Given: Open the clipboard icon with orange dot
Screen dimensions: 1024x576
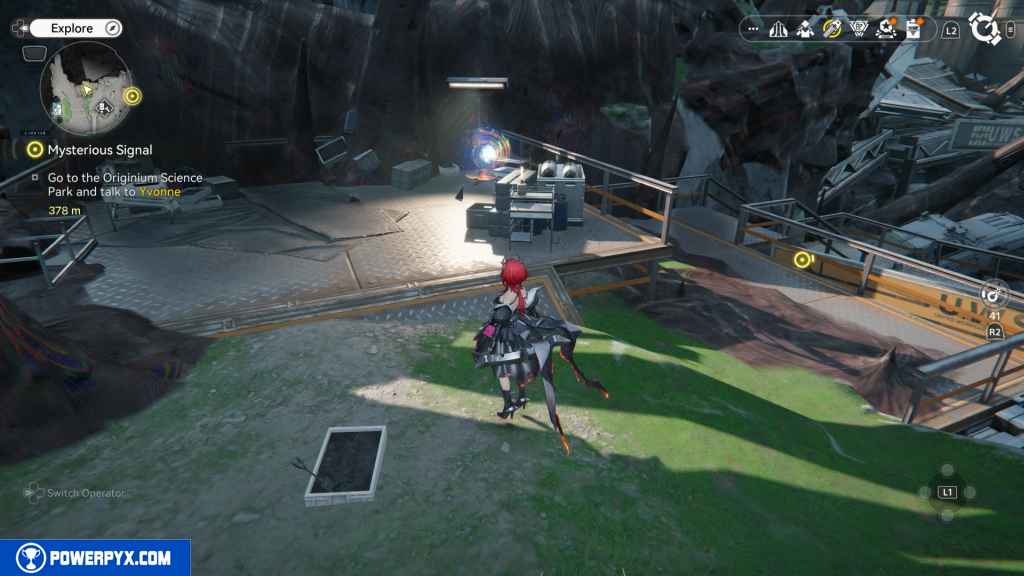Looking at the screenshot, I should (913, 30).
